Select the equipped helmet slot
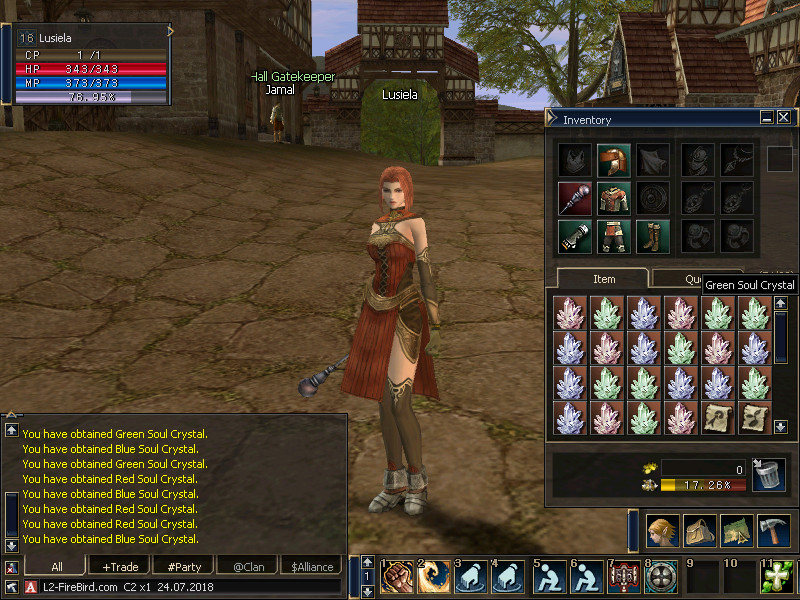The image size is (800, 600). tap(612, 160)
